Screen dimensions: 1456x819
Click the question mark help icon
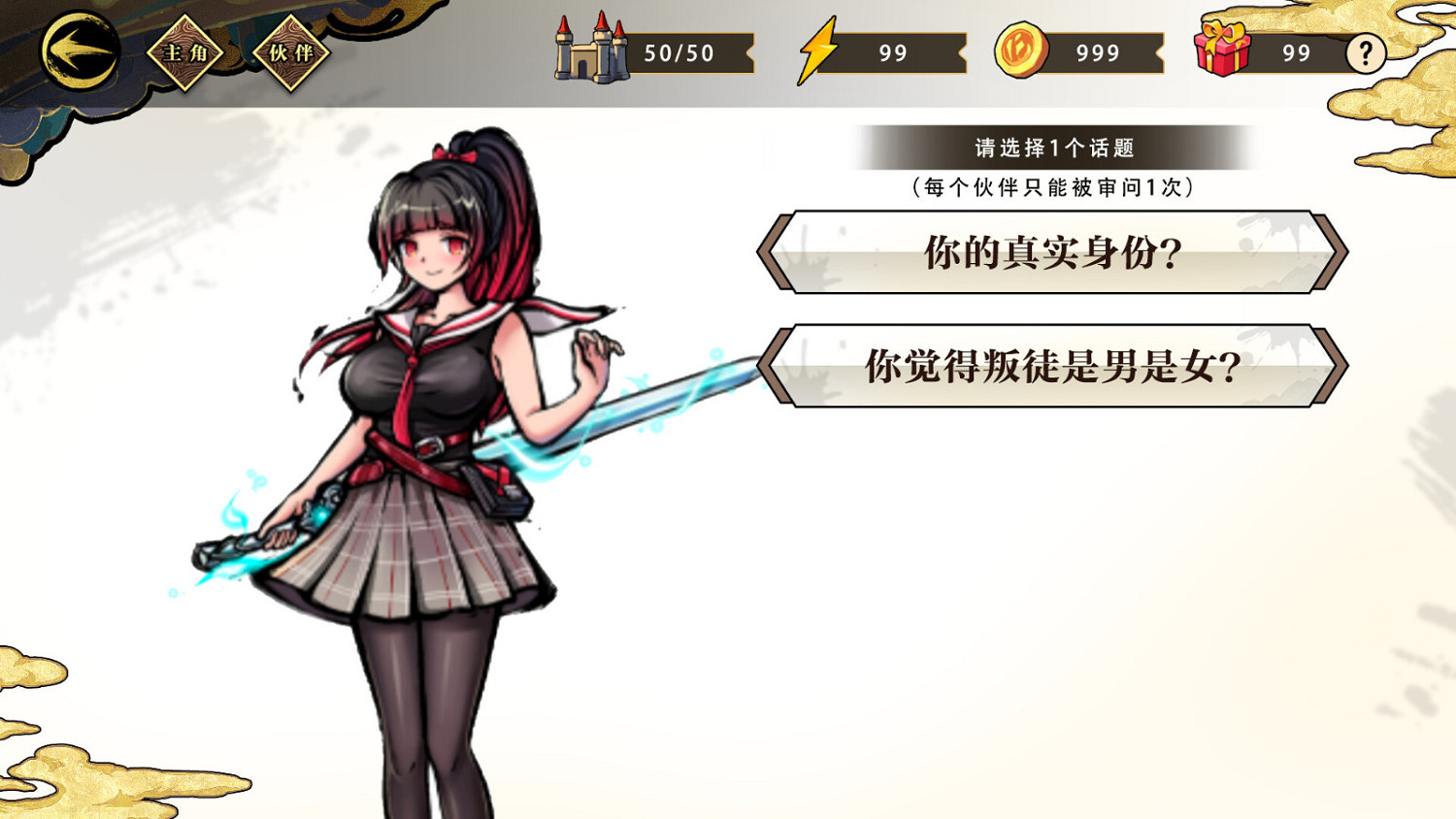point(1367,53)
